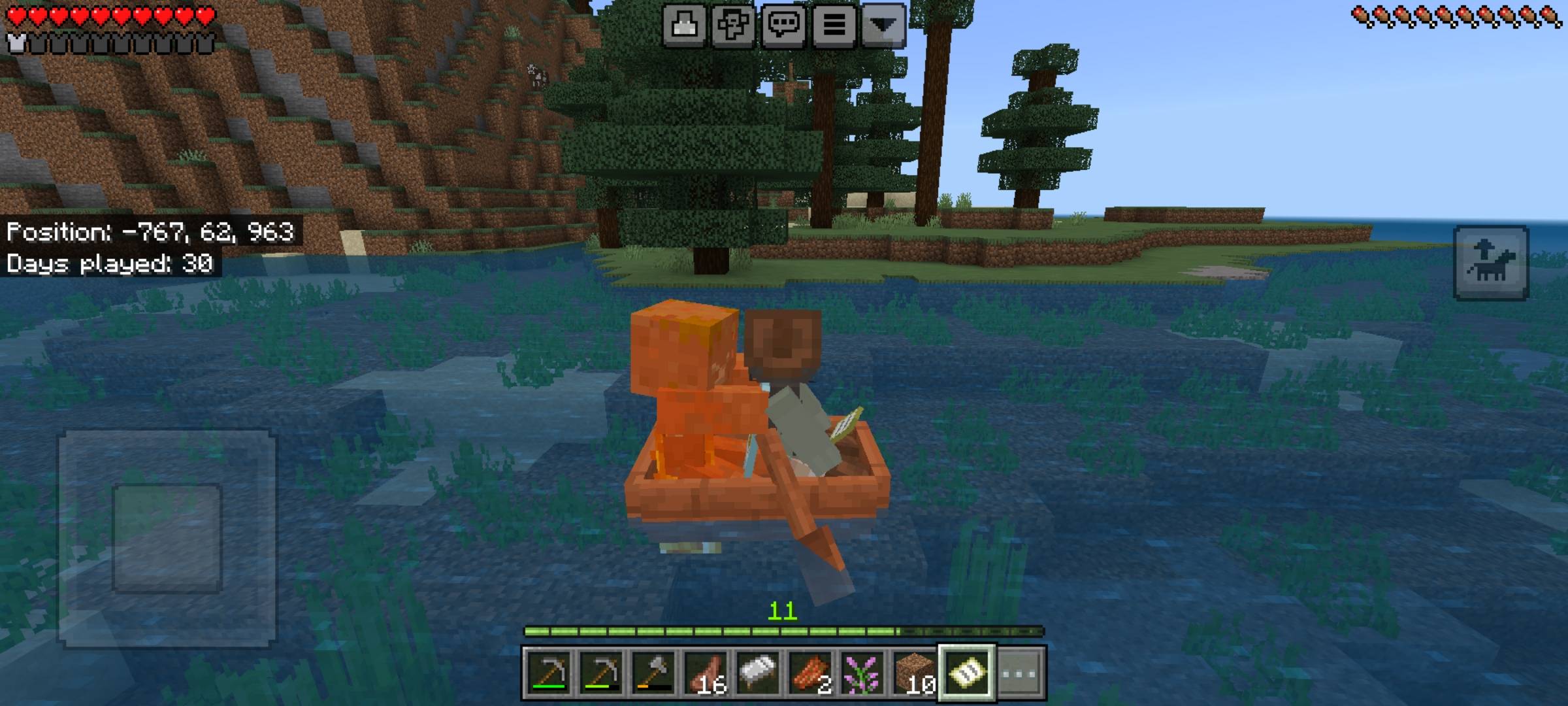Select the orange item stack of 2
This screenshot has width=1568, height=706.
pyautogui.click(x=810, y=673)
